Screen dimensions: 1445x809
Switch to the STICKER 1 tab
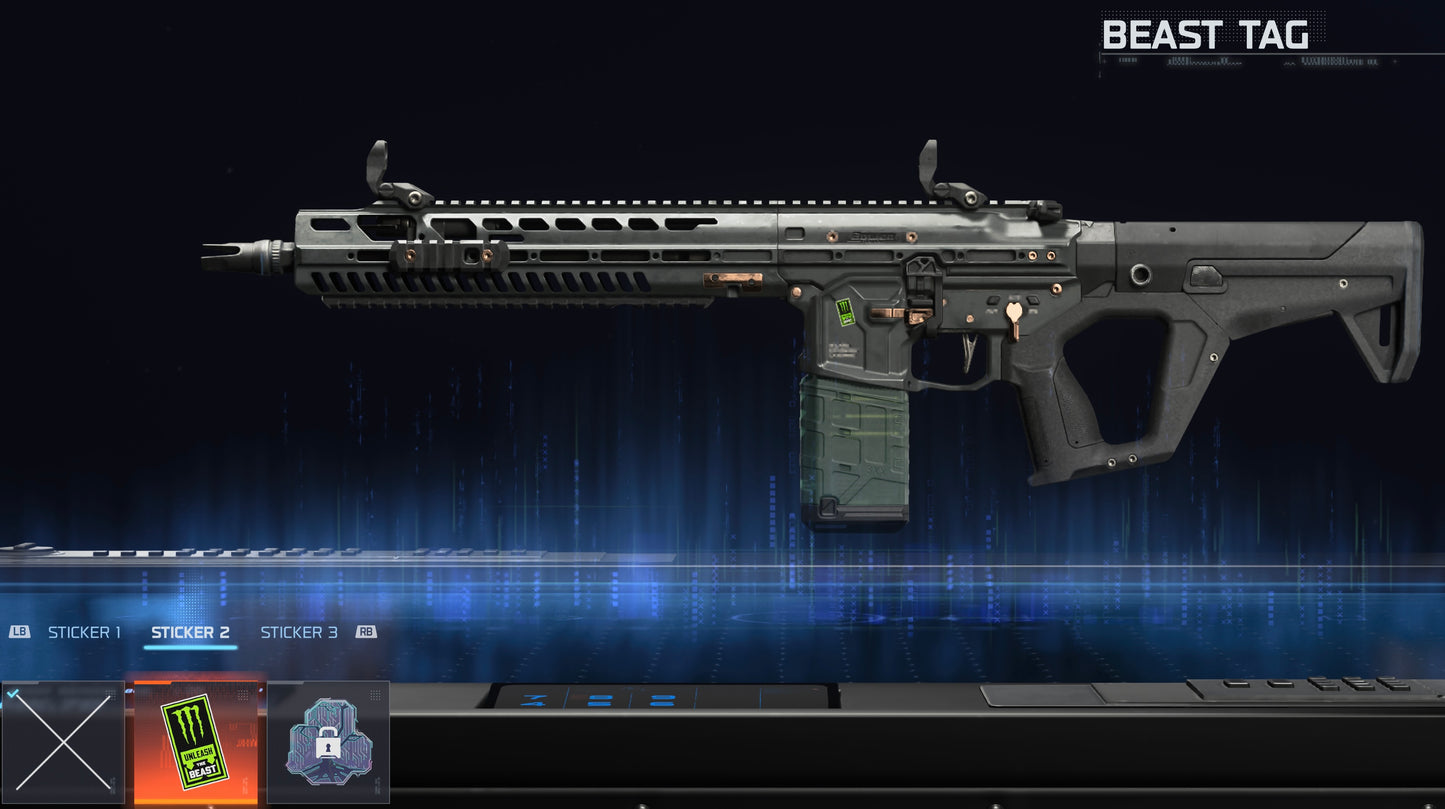[85, 632]
